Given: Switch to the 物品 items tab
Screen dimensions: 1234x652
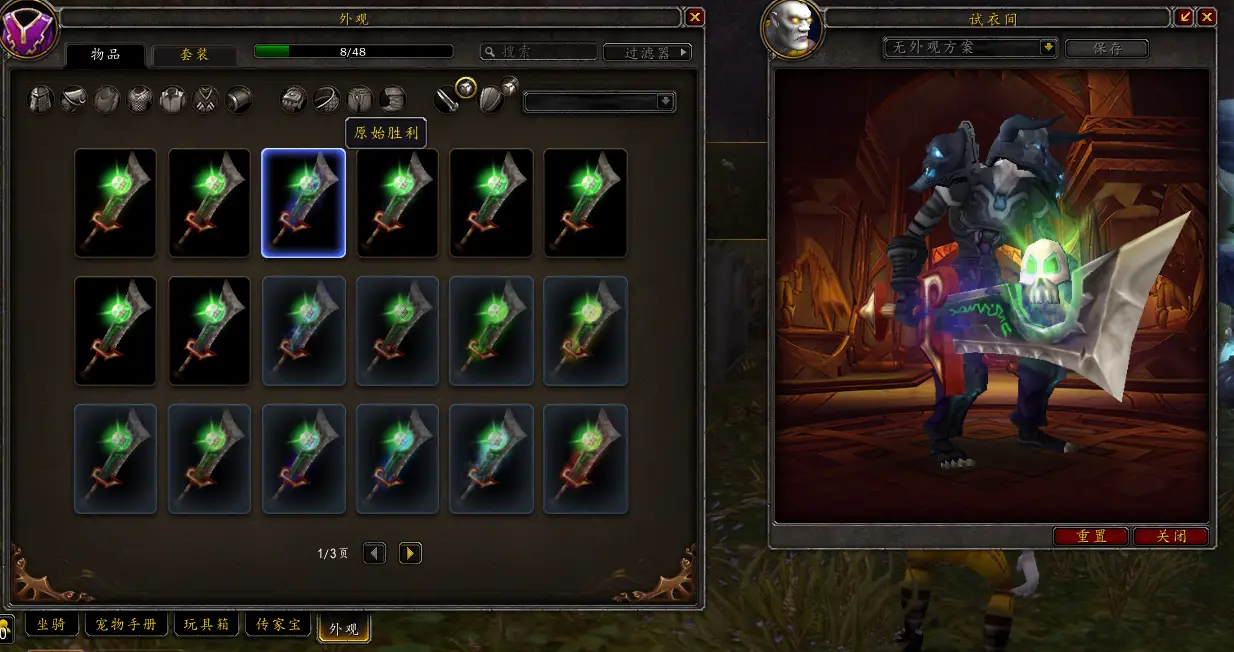Looking at the screenshot, I should (x=105, y=55).
